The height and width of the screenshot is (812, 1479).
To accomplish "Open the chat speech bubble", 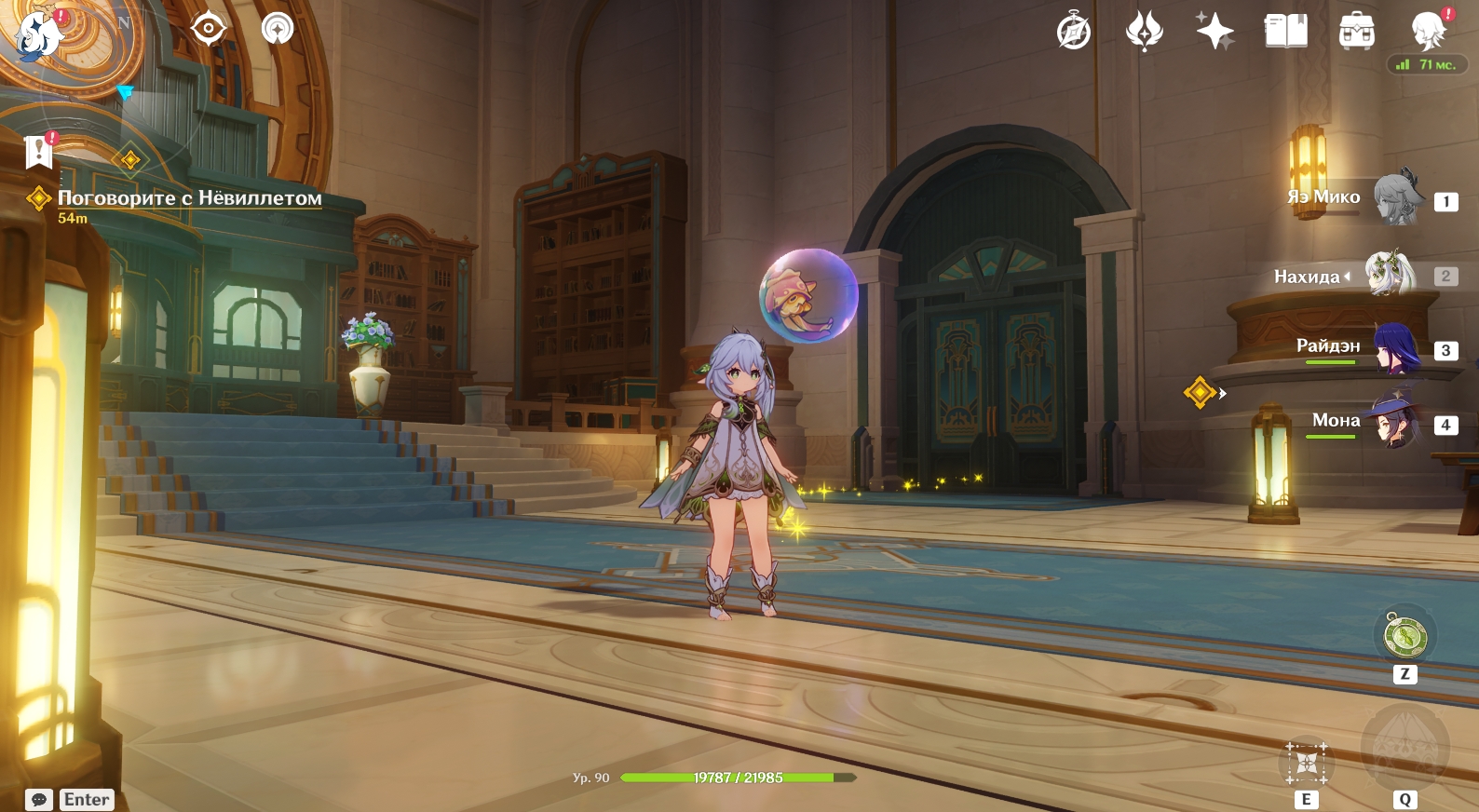I will pos(39,800).
